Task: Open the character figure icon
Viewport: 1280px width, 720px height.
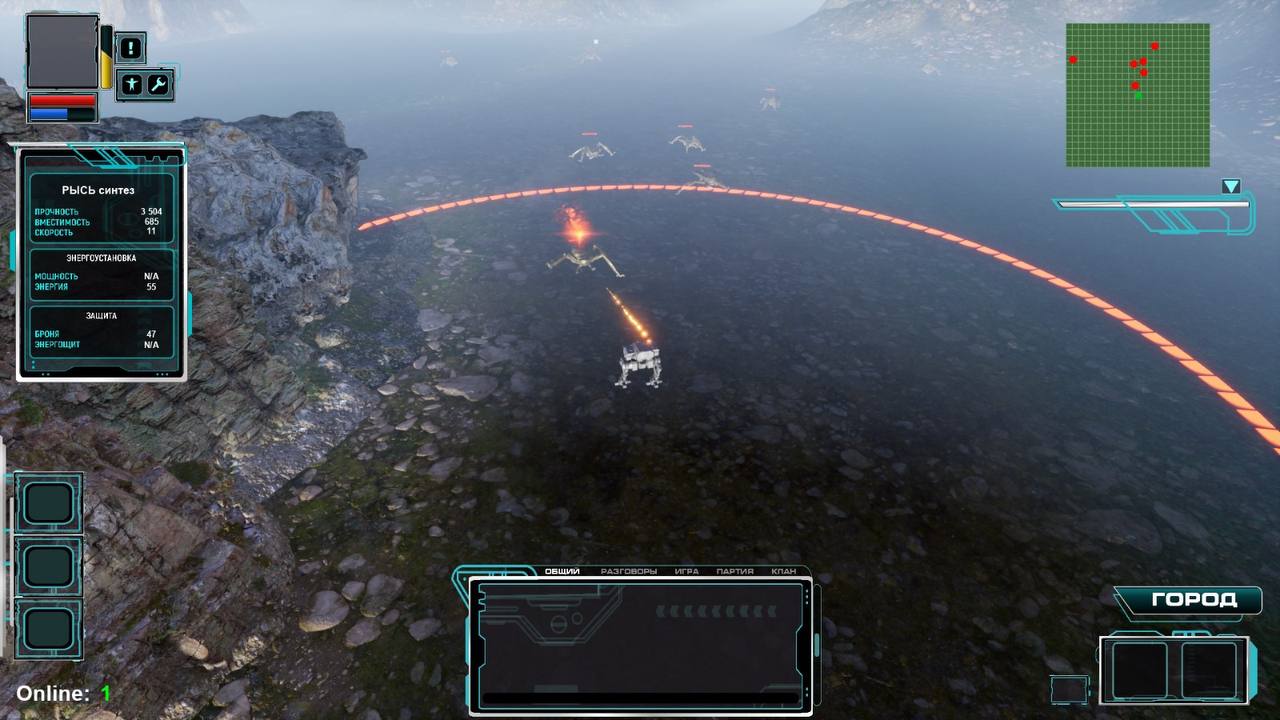Action: [131, 85]
